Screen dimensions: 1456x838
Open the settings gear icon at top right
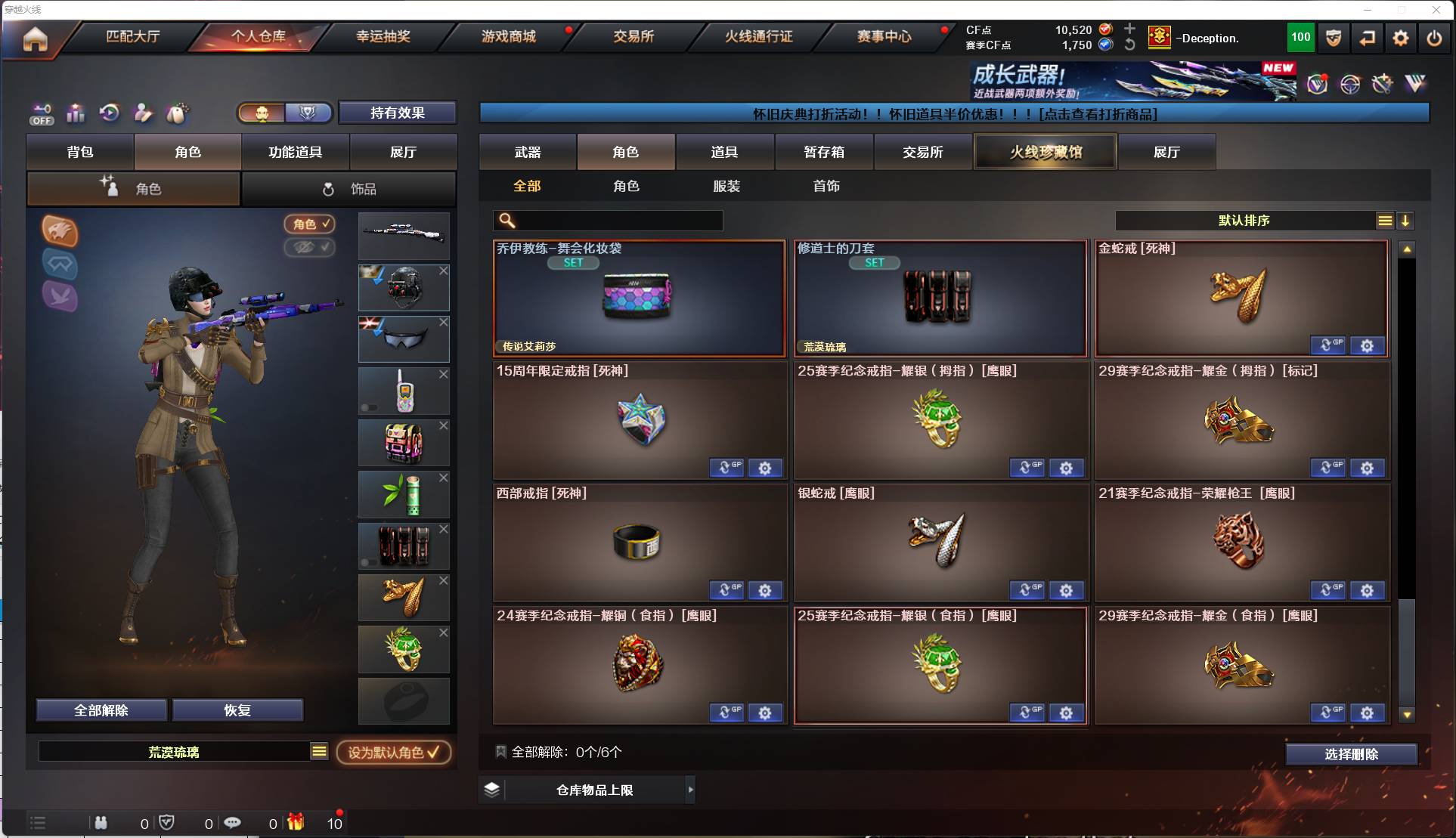click(x=1401, y=38)
